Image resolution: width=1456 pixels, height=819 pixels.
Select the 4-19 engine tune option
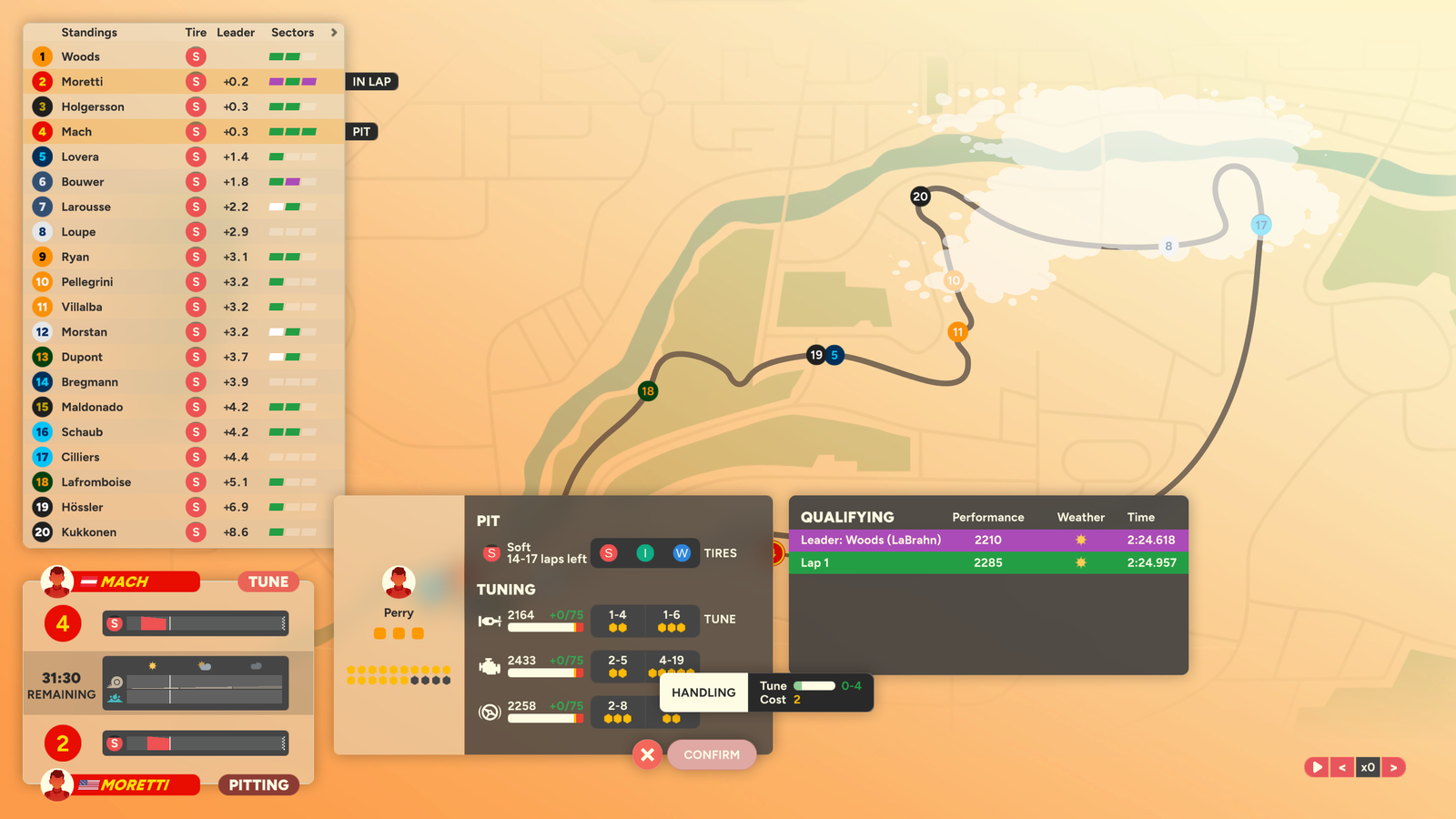672,666
